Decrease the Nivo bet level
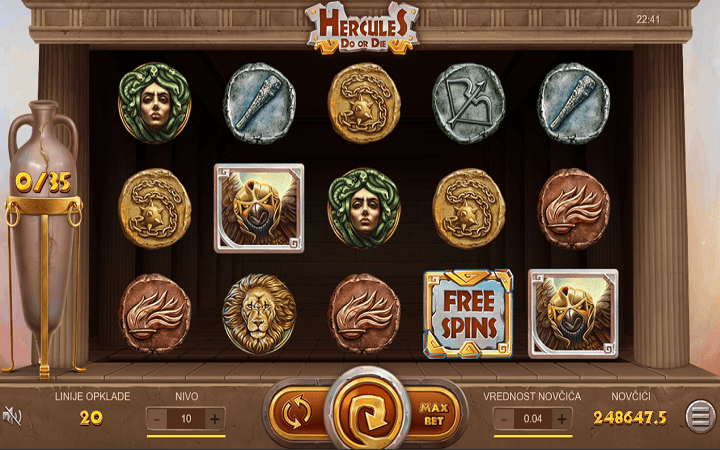 click(157, 419)
